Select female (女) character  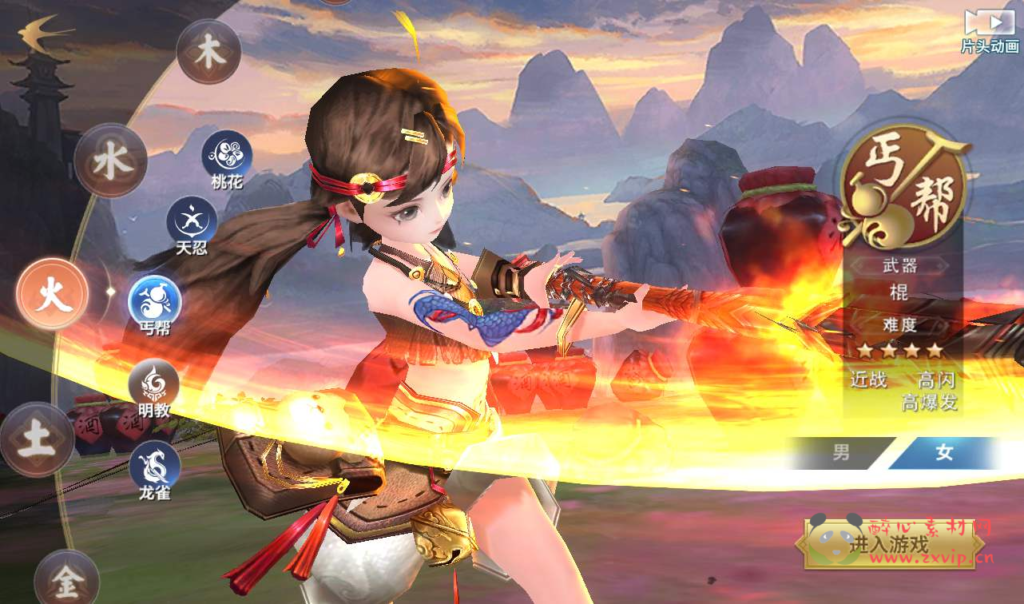click(944, 453)
